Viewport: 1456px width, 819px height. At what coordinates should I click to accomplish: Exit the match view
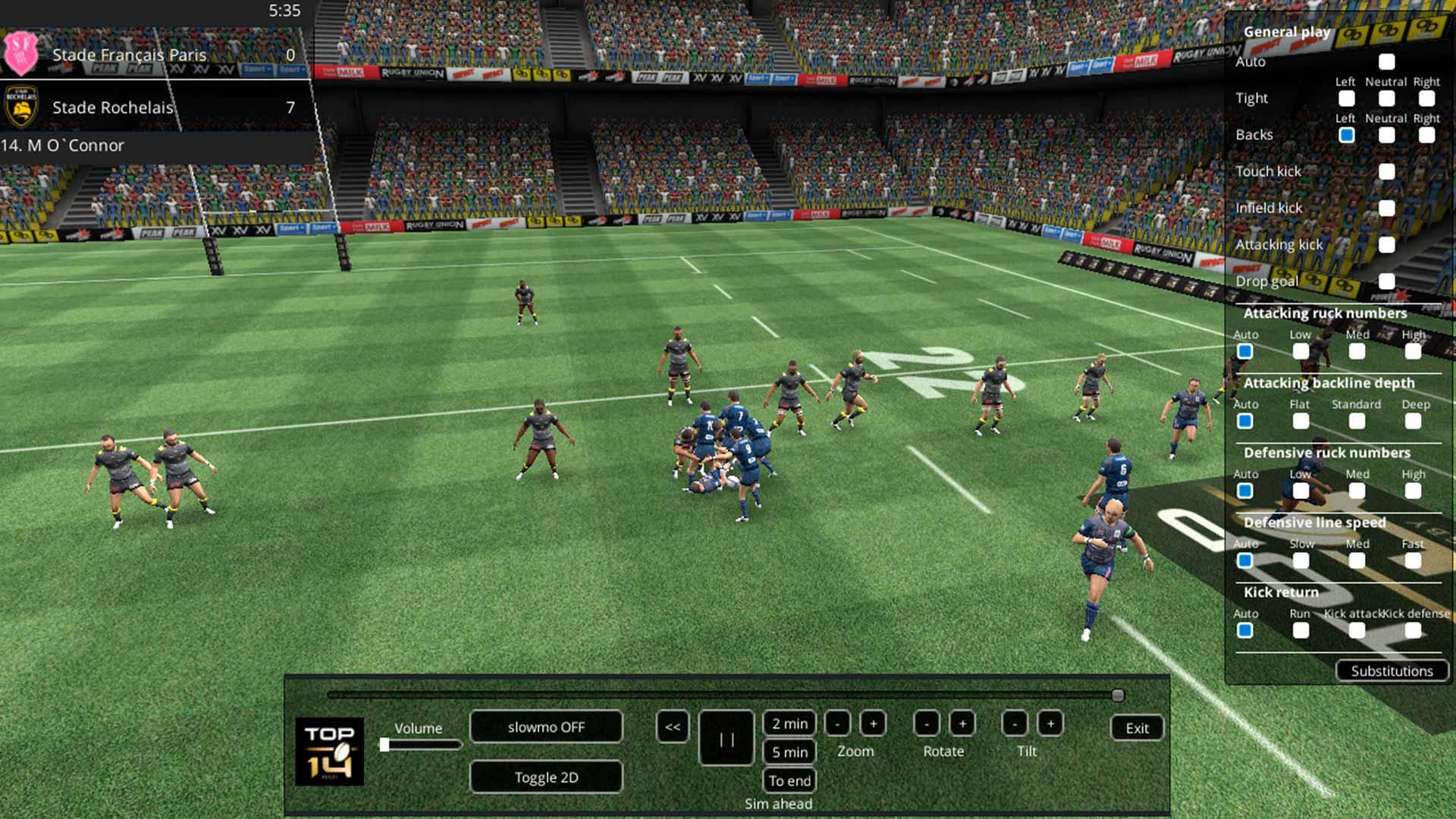pos(1137,728)
